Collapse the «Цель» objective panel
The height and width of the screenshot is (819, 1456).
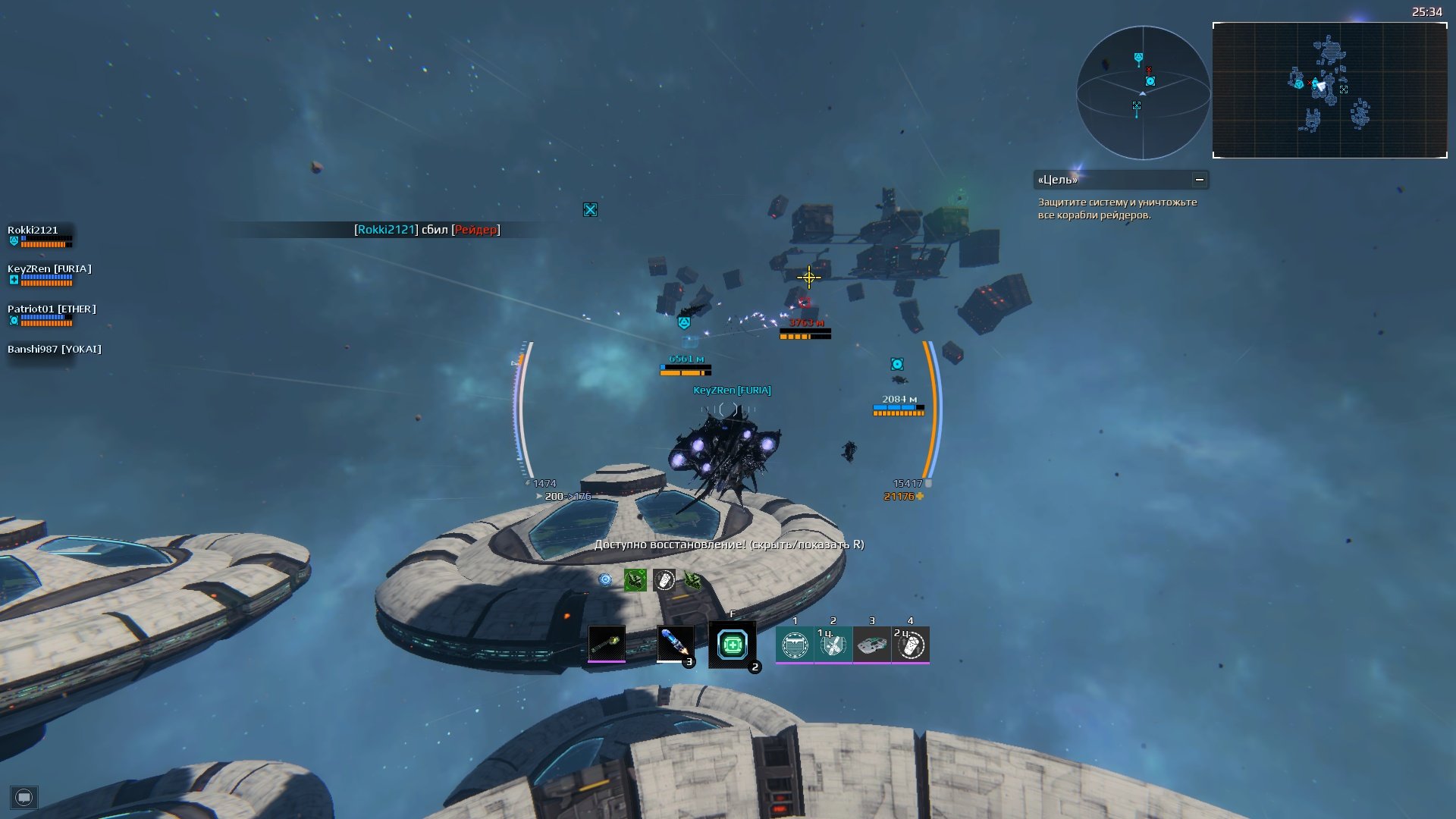click(x=1200, y=180)
